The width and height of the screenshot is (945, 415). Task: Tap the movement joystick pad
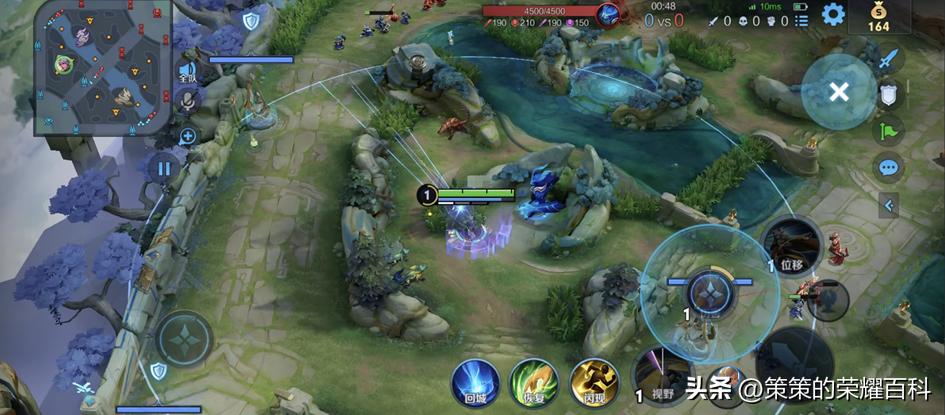pos(184,338)
